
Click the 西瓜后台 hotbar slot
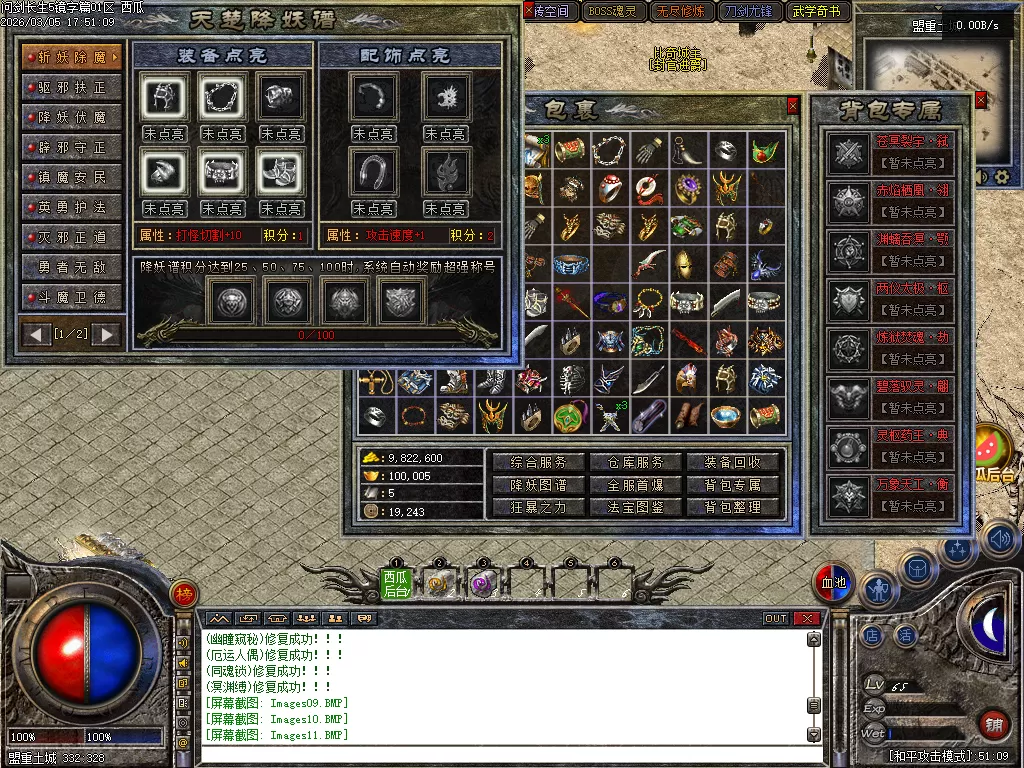[396, 583]
